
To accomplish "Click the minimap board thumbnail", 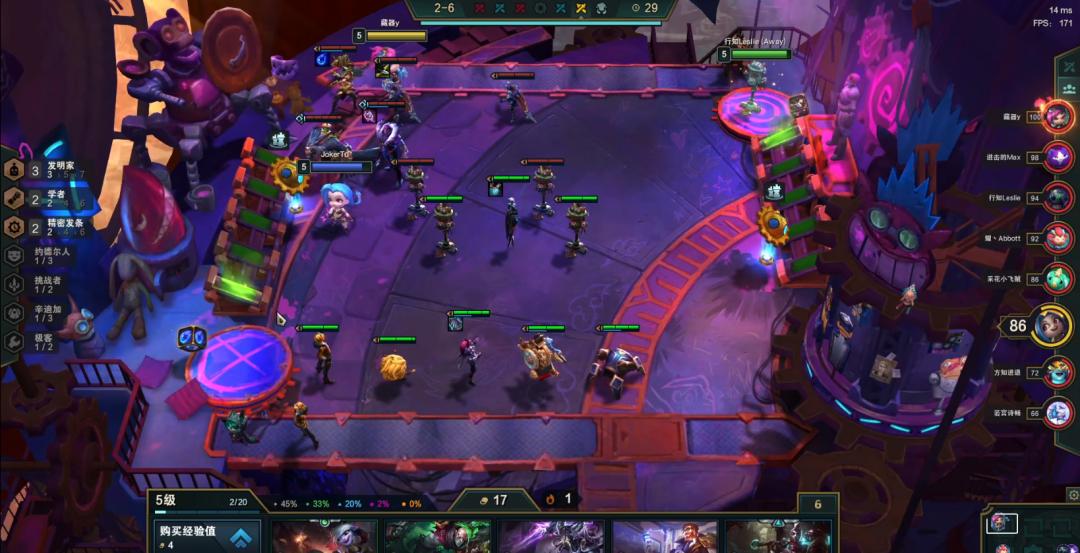I will point(1000,523).
